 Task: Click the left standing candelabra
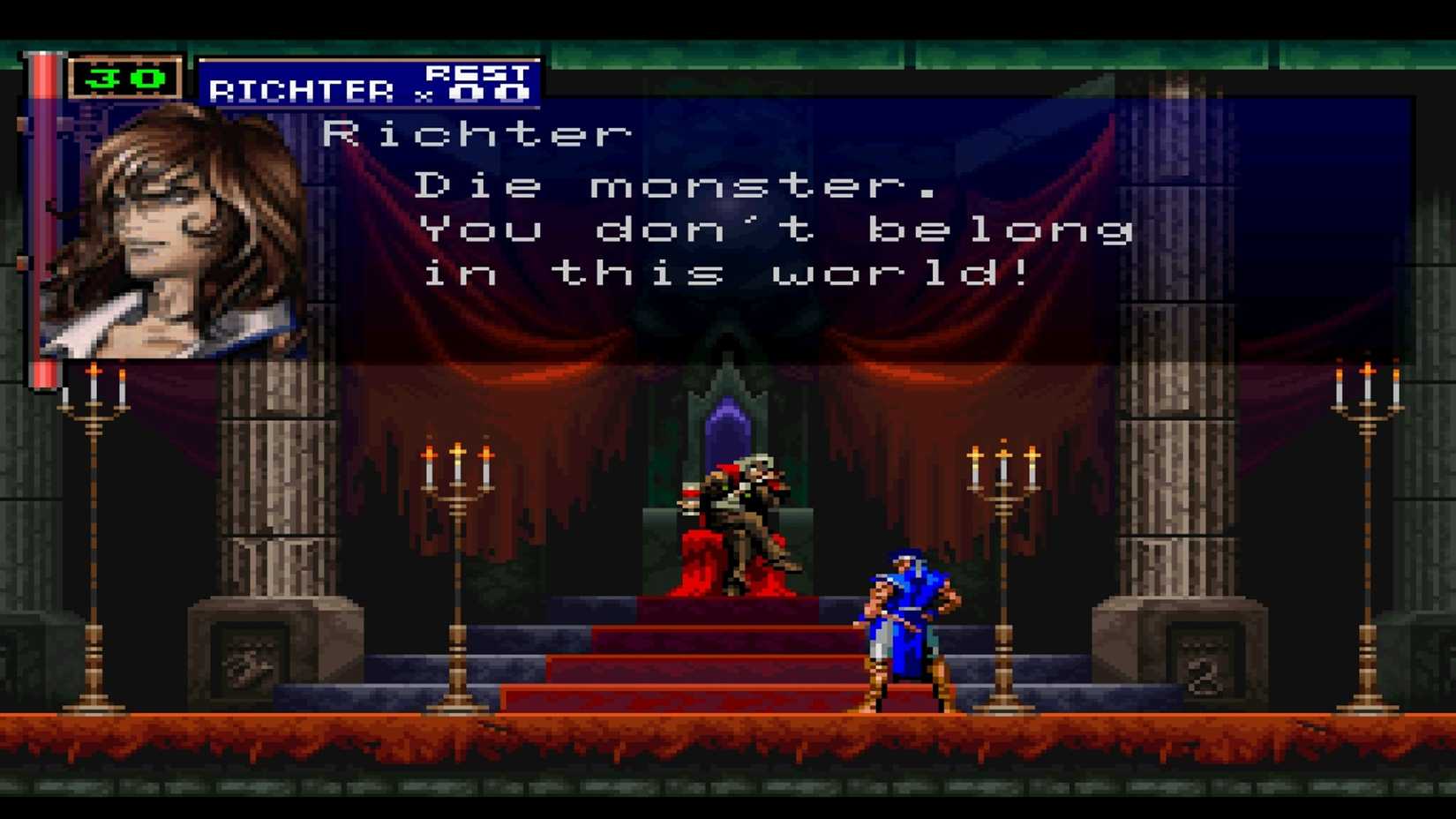[x=91, y=530]
